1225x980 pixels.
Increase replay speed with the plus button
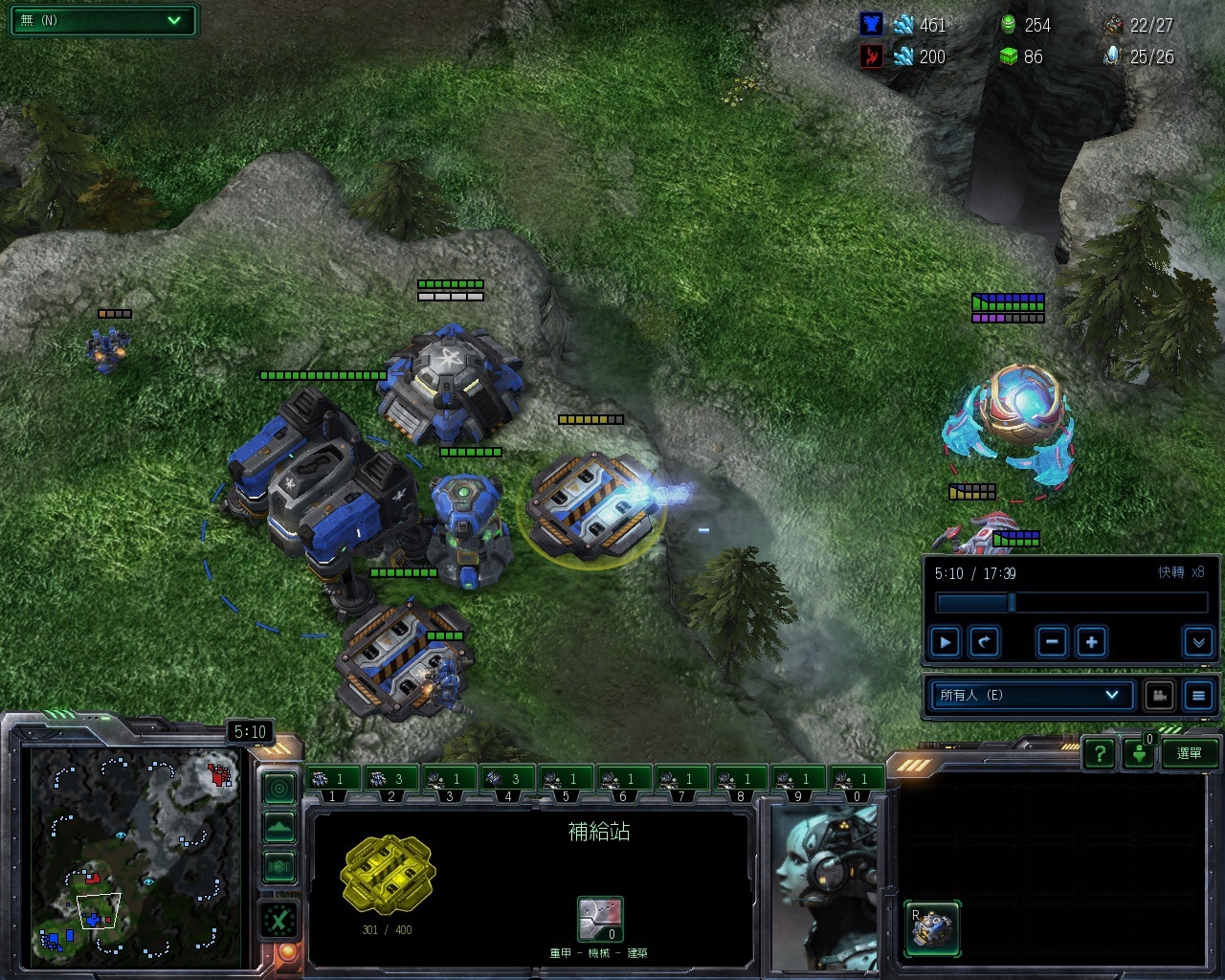pos(1091,642)
